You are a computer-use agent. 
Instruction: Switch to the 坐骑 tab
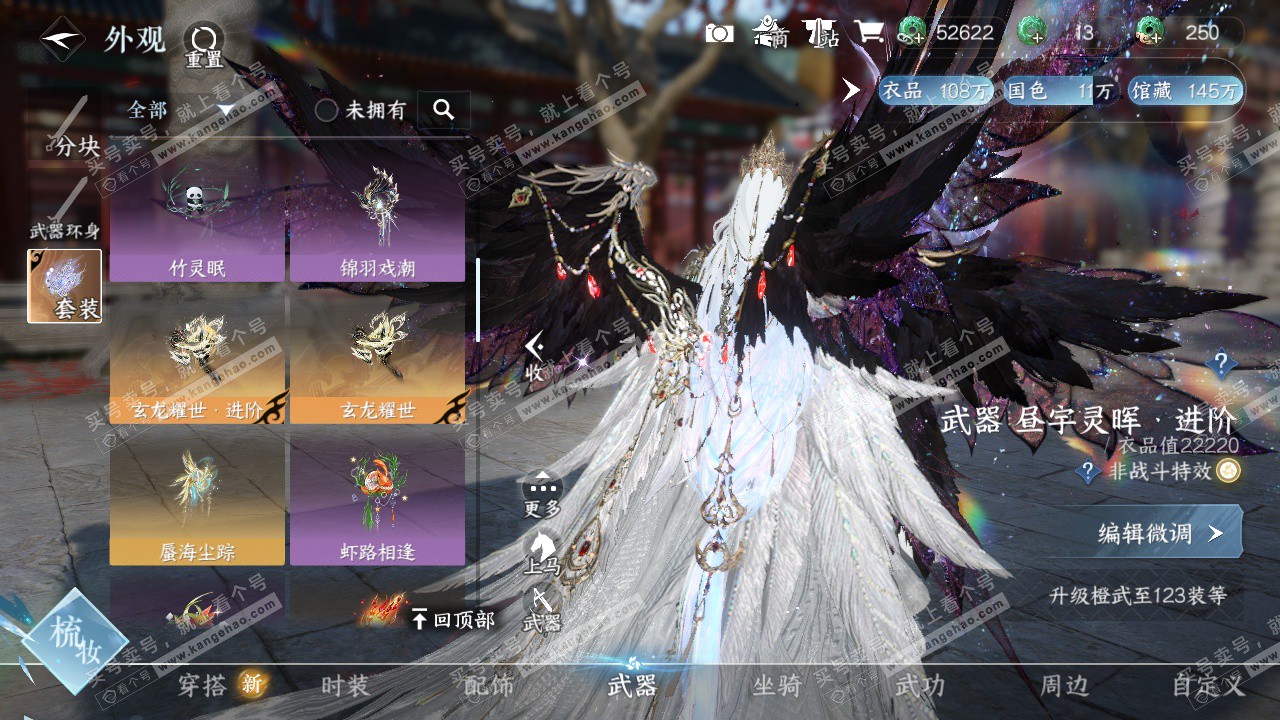click(777, 685)
